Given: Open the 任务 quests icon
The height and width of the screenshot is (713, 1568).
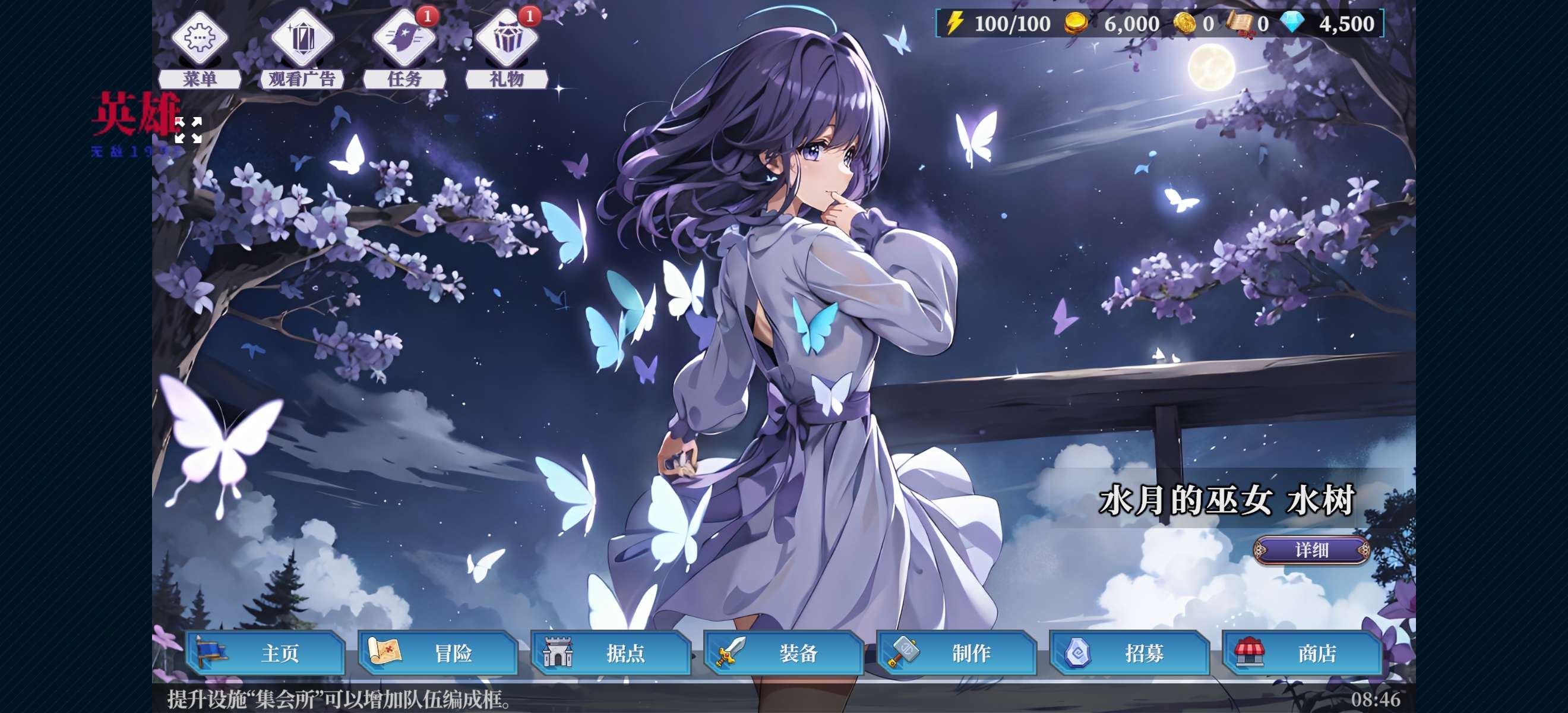Looking at the screenshot, I should pyautogui.click(x=403, y=39).
